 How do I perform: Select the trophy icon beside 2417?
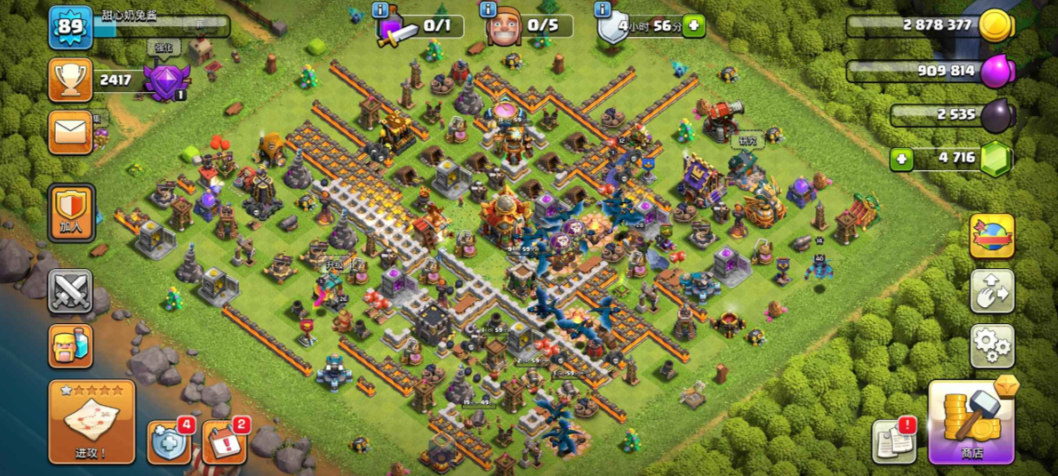[70, 79]
